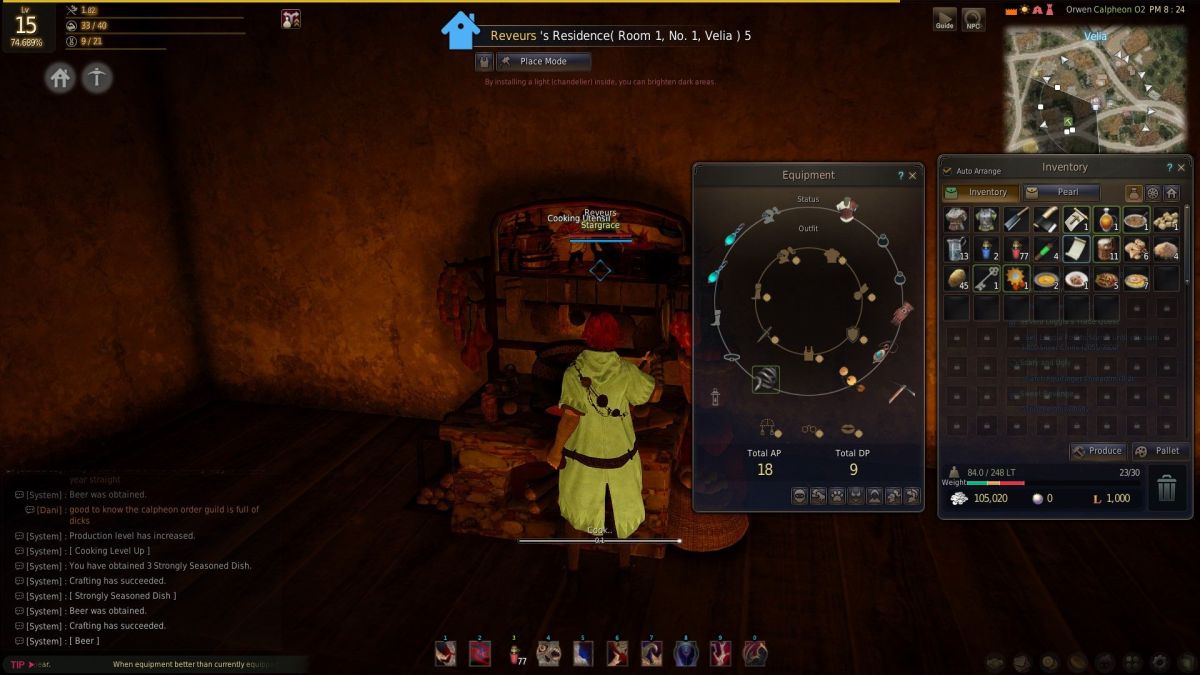Select the key item in inventory
1200x675 pixels.
click(987, 279)
